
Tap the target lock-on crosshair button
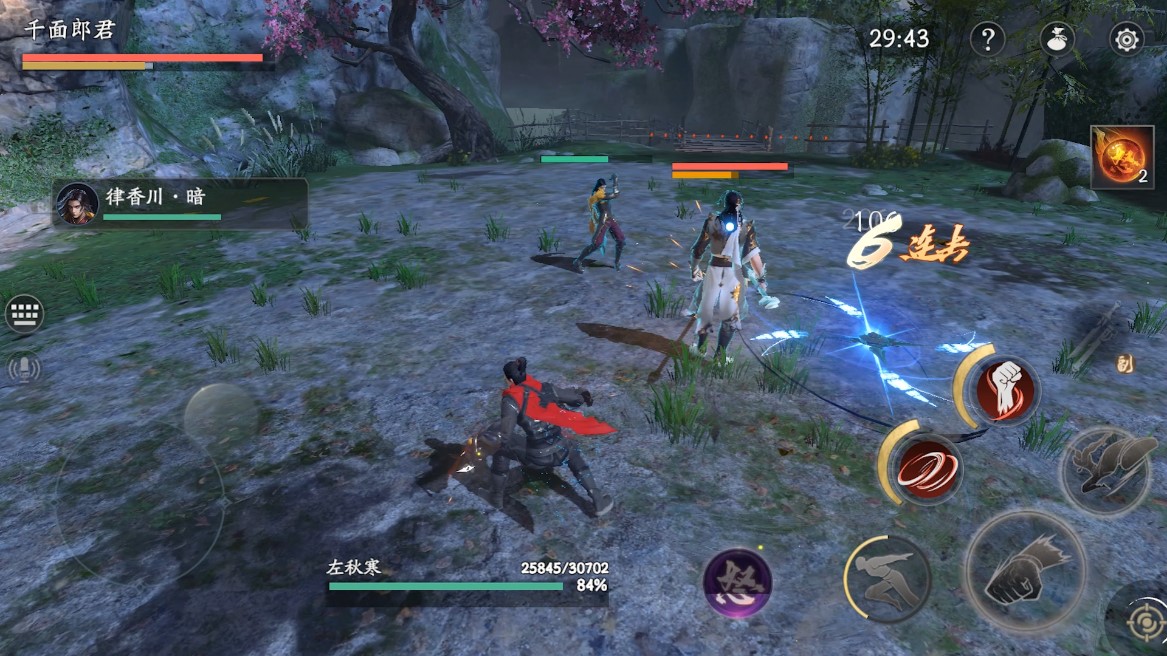pyautogui.click(x=1144, y=620)
